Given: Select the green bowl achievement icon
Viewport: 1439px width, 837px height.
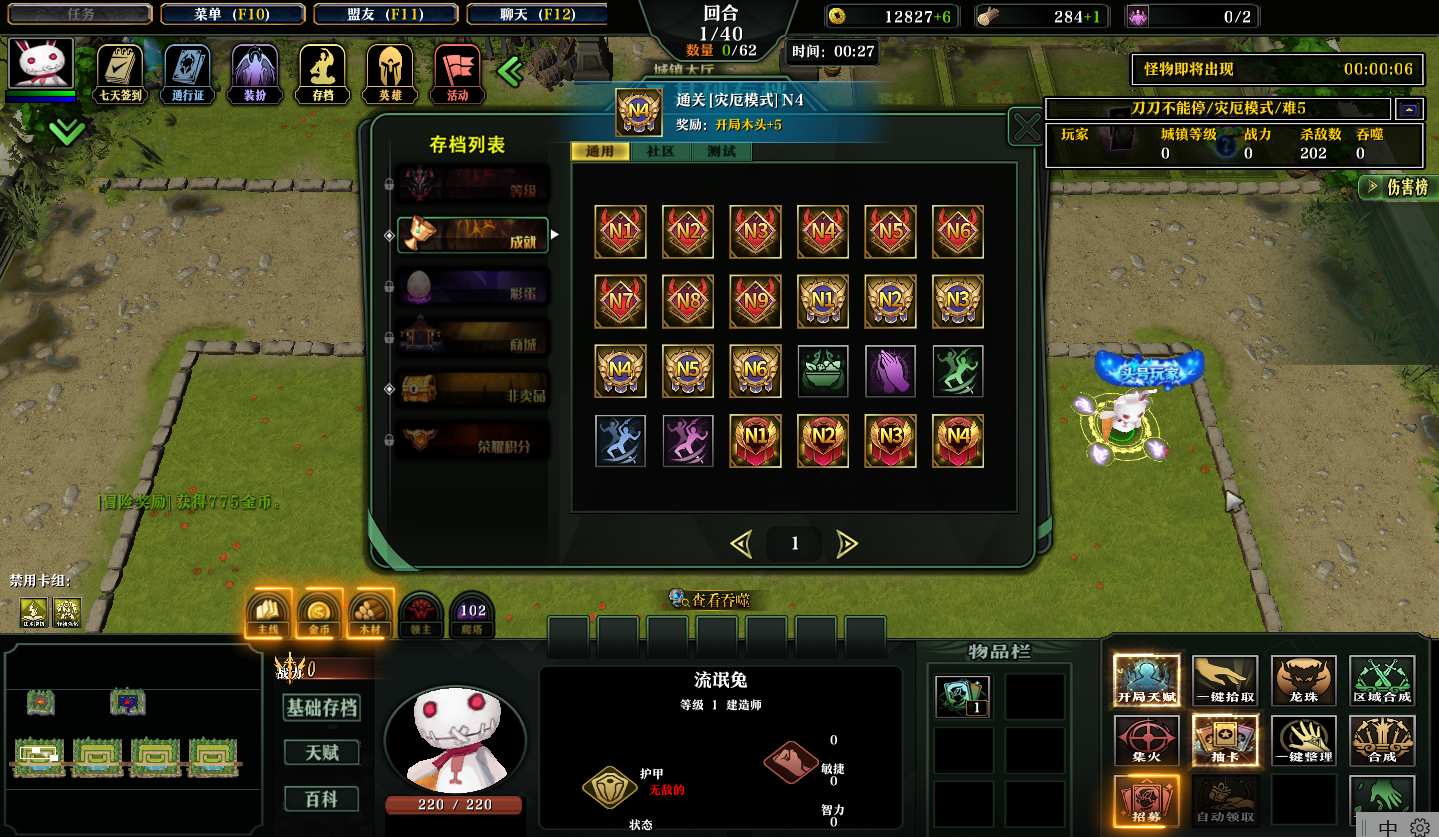Looking at the screenshot, I should 822,371.
